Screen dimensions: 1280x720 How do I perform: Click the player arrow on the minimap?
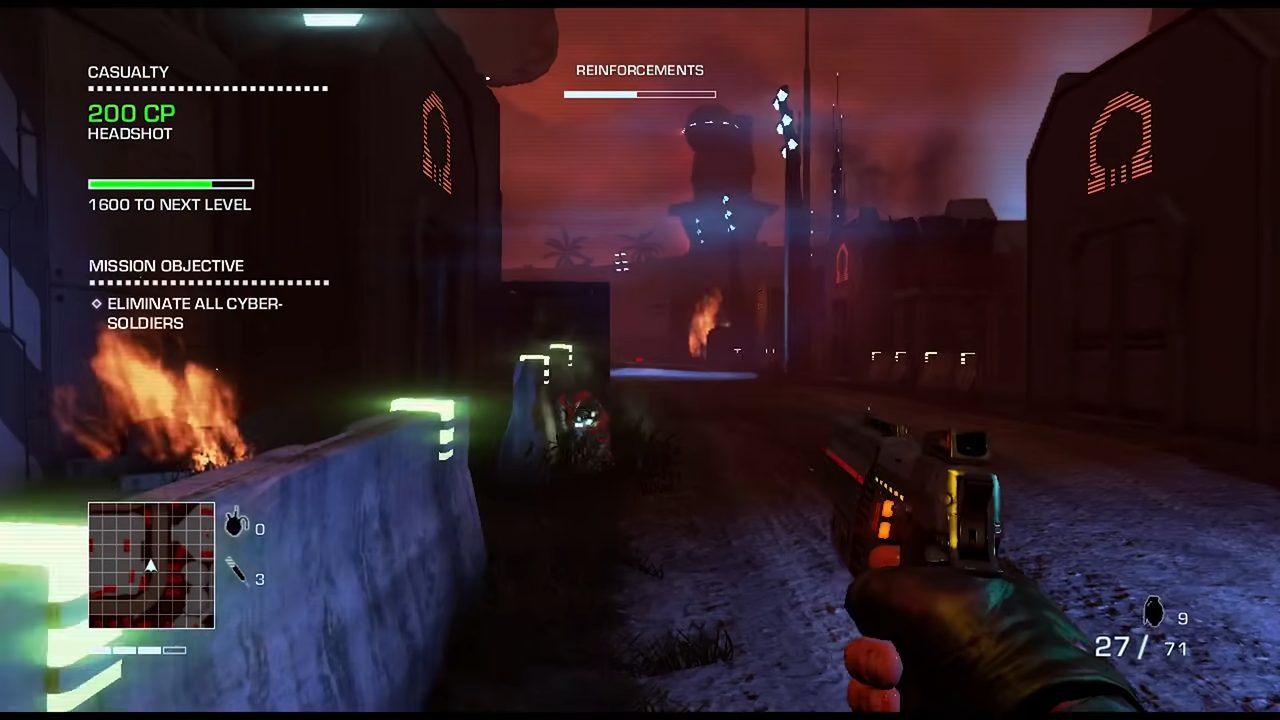150,567
